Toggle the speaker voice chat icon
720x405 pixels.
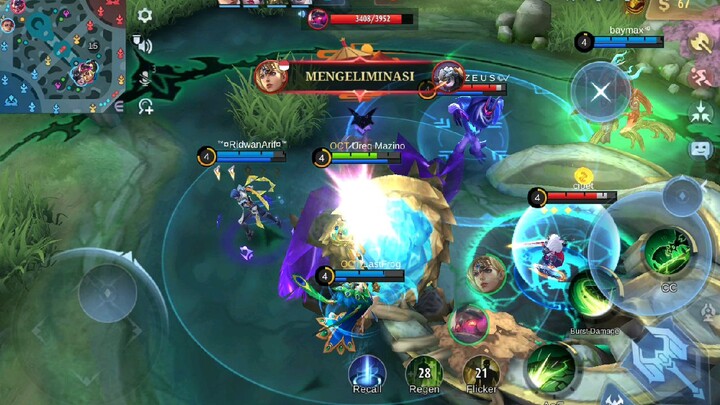tap(144, 44)
